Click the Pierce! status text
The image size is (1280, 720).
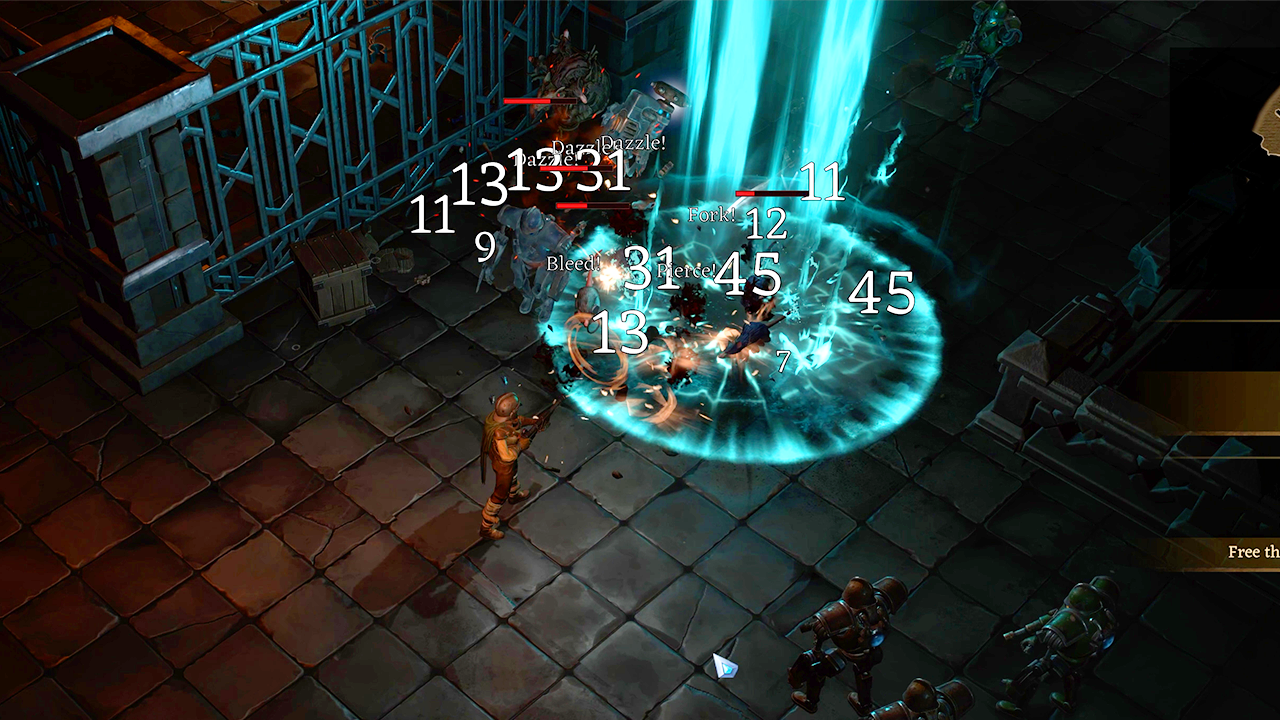[689, 268]
